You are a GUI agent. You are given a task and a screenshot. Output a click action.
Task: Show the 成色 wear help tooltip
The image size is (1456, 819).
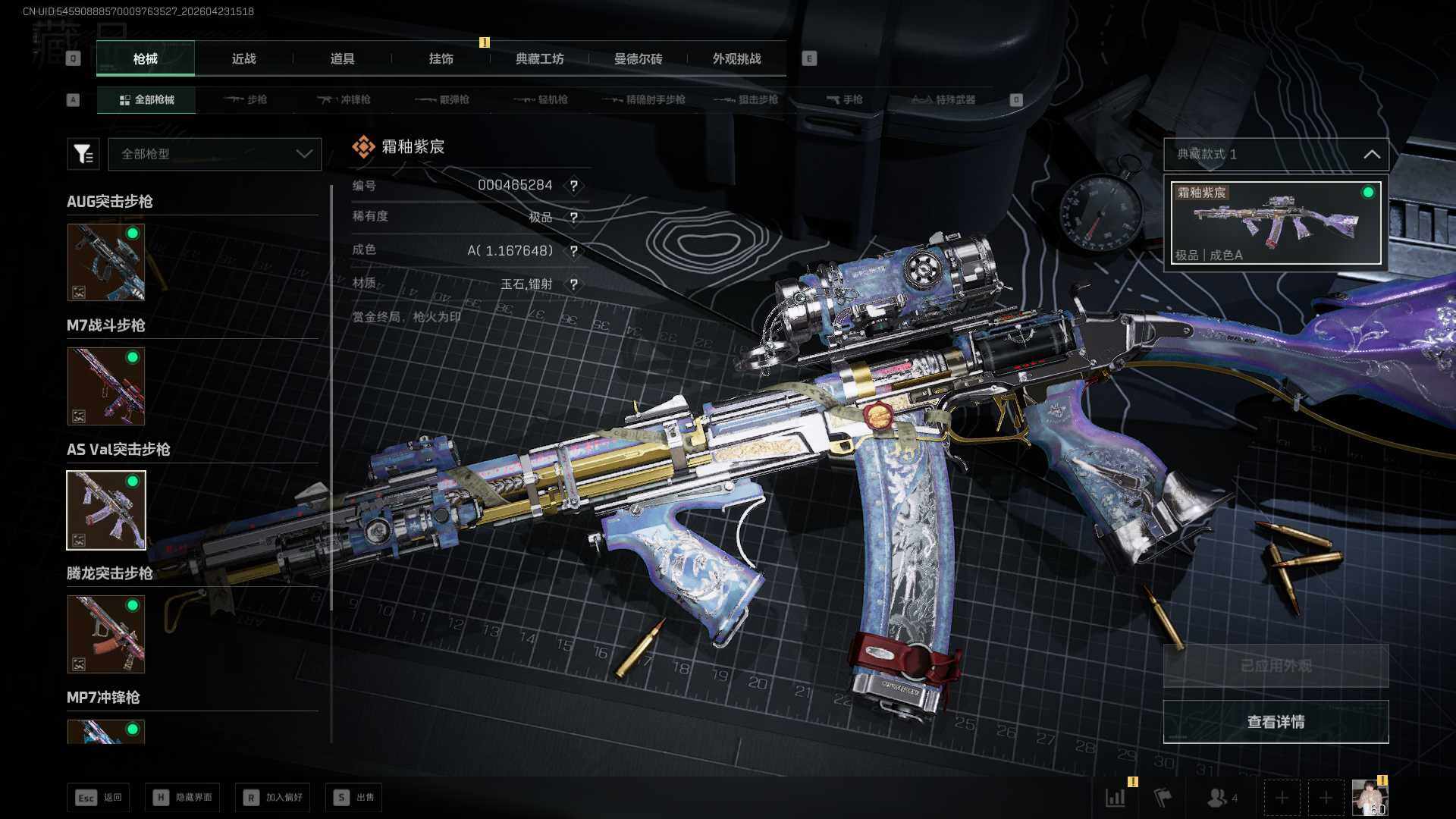tap(574, 251)
